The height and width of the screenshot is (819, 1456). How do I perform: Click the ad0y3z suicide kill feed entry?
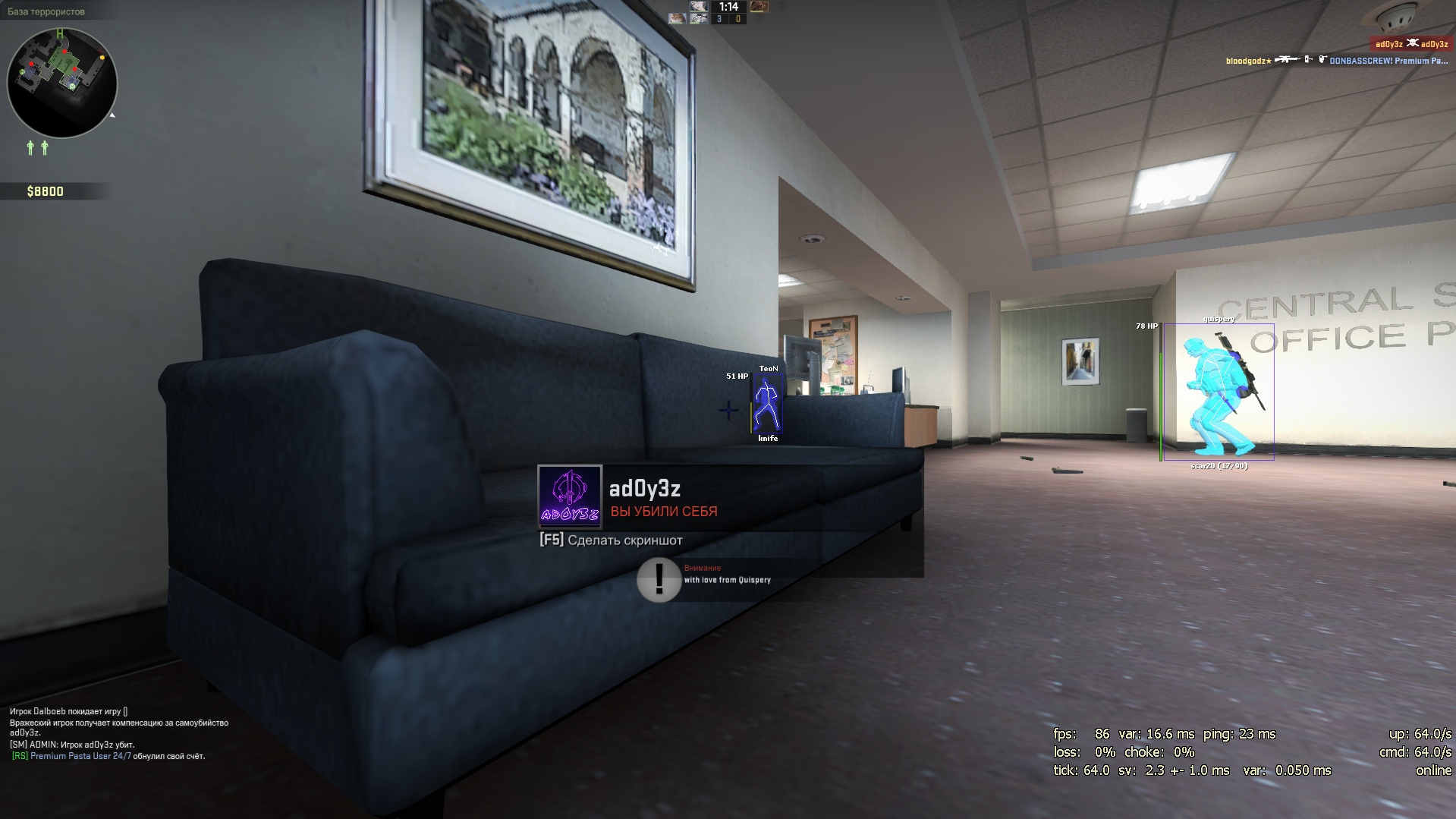pyautogui.click(x=1411, y=44)
